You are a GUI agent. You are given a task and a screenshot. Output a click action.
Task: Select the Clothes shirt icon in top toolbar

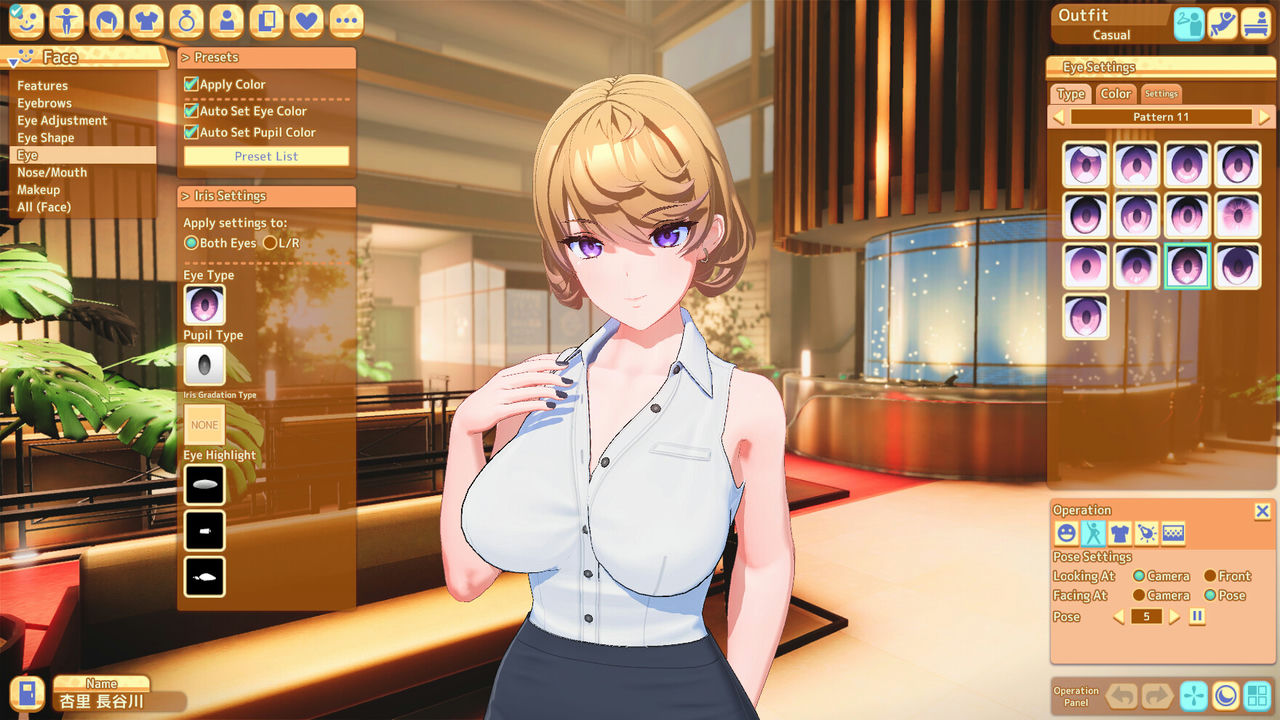[146, 20]
